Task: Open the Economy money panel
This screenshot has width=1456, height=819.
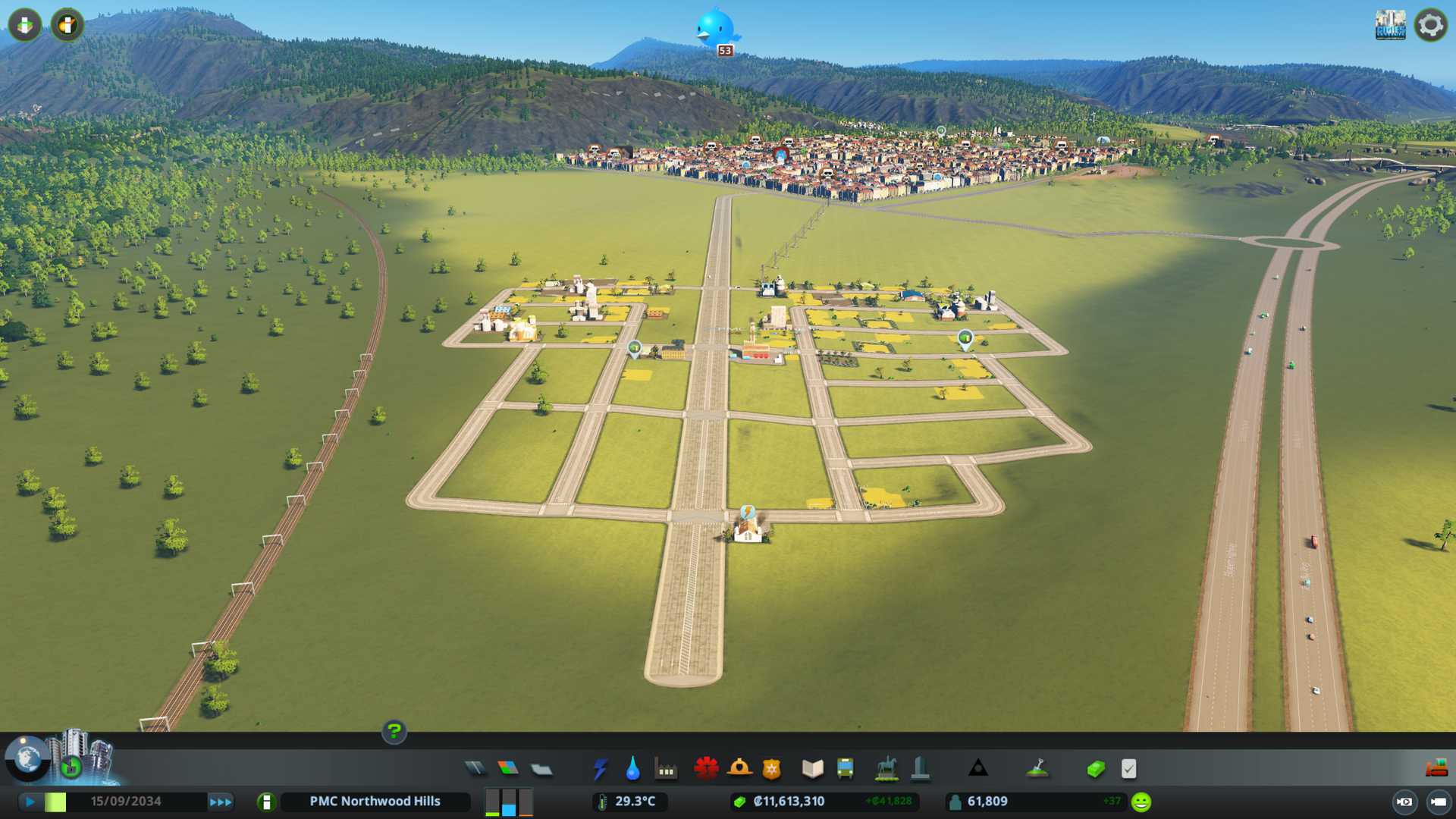Action: [x=1096, y=769]
